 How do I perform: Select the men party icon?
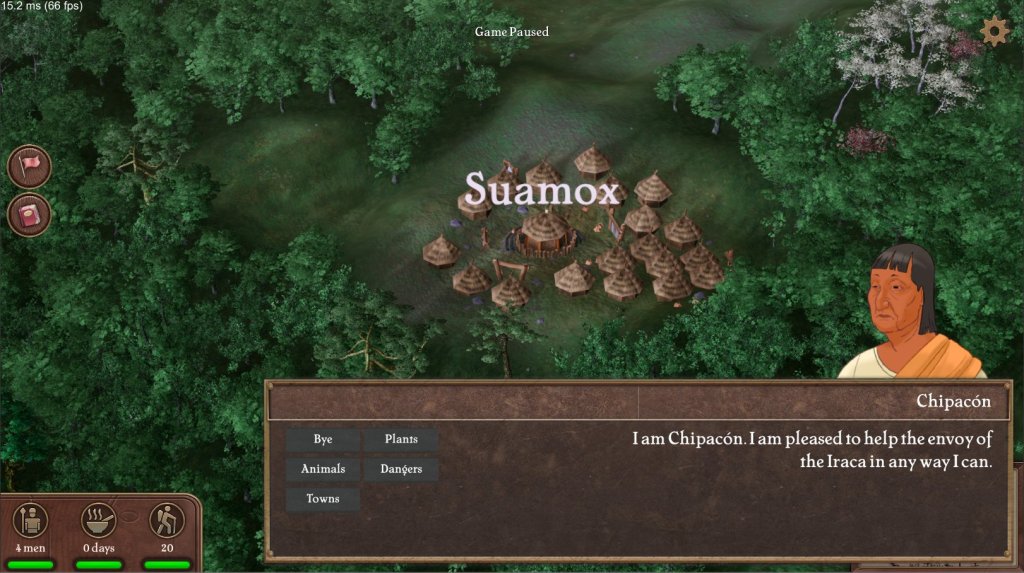(x=31, y=520)
